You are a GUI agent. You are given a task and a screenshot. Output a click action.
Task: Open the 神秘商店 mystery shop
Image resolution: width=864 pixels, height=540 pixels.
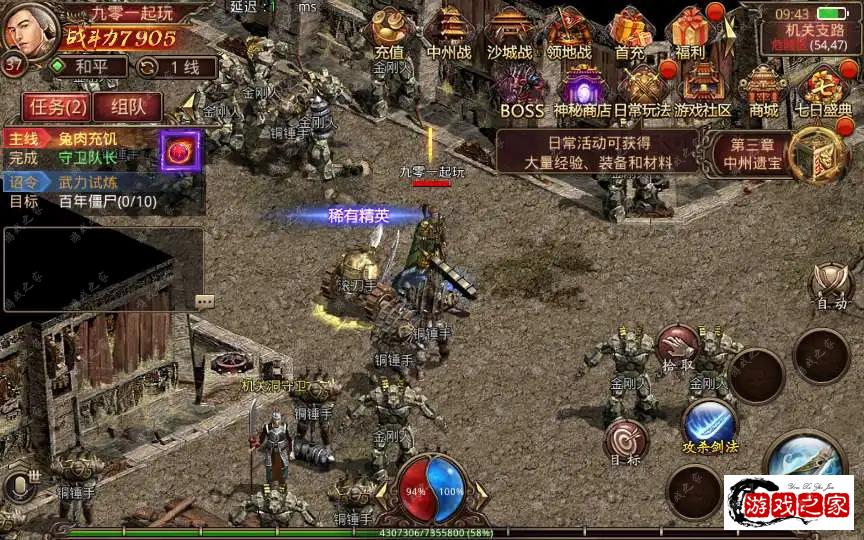point(583,91)
